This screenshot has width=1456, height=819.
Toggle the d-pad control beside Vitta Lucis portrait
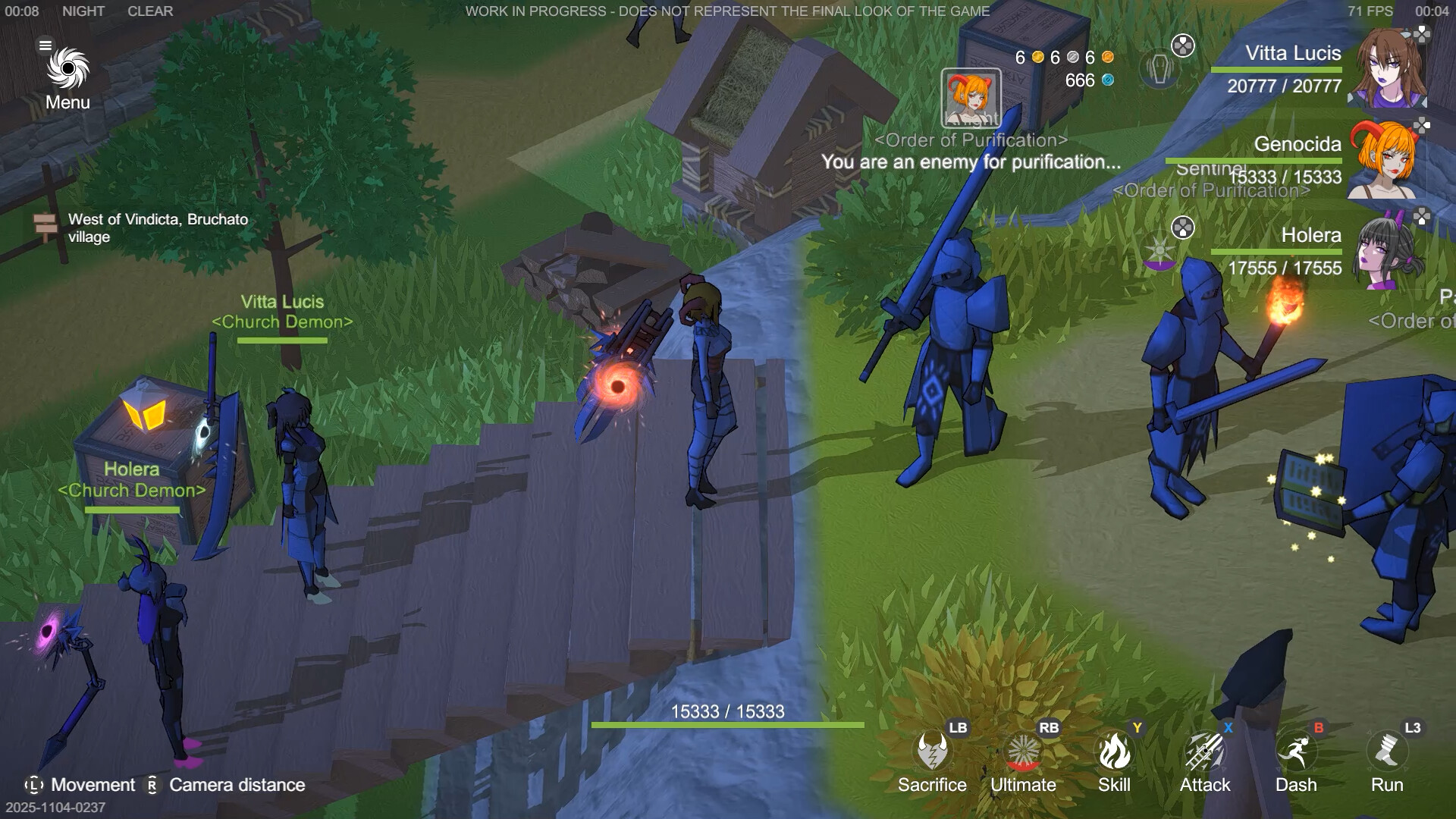coord(1423,34)
